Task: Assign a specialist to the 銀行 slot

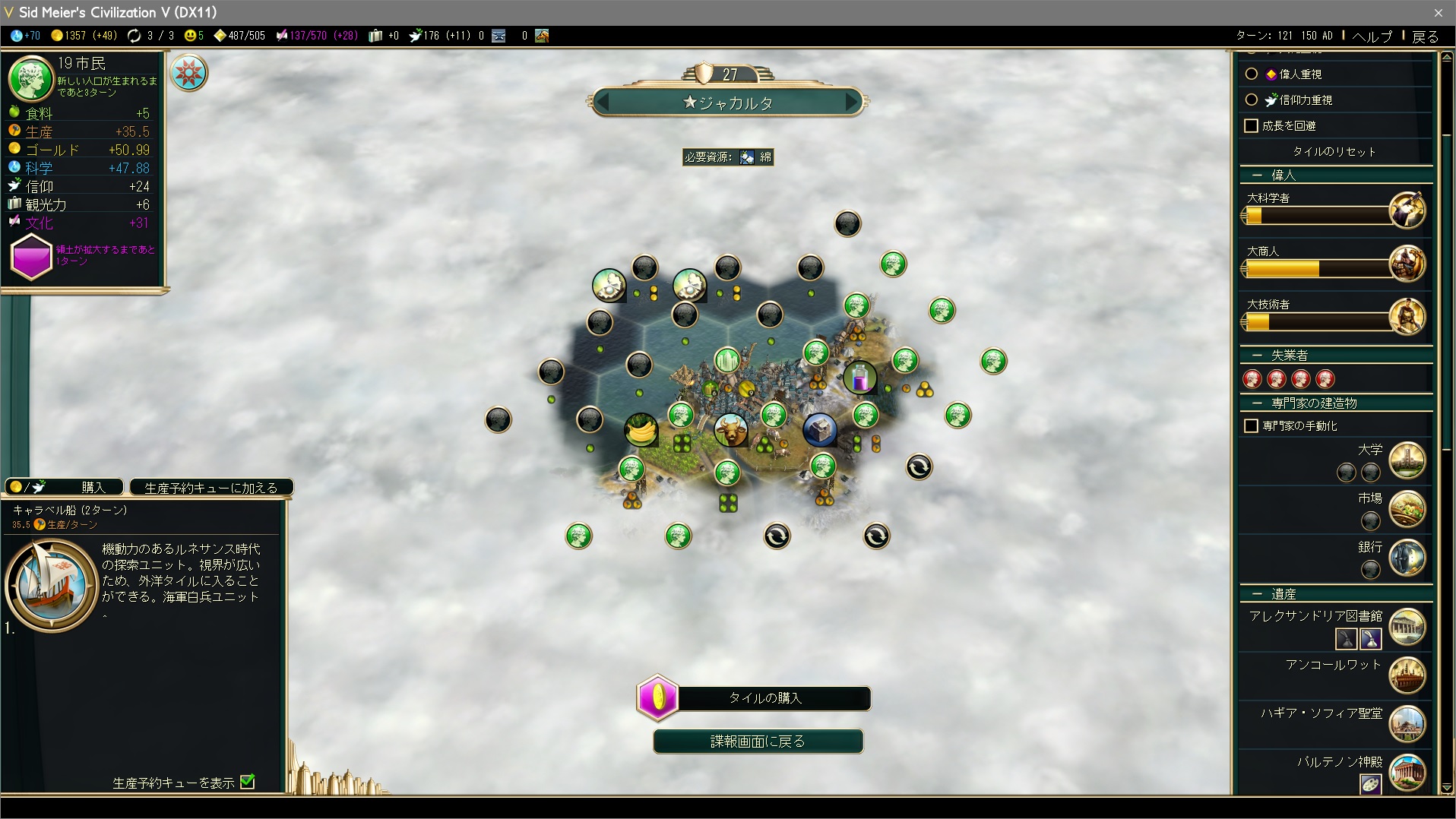Action: pyautogui.click(x=1370, y=568)
